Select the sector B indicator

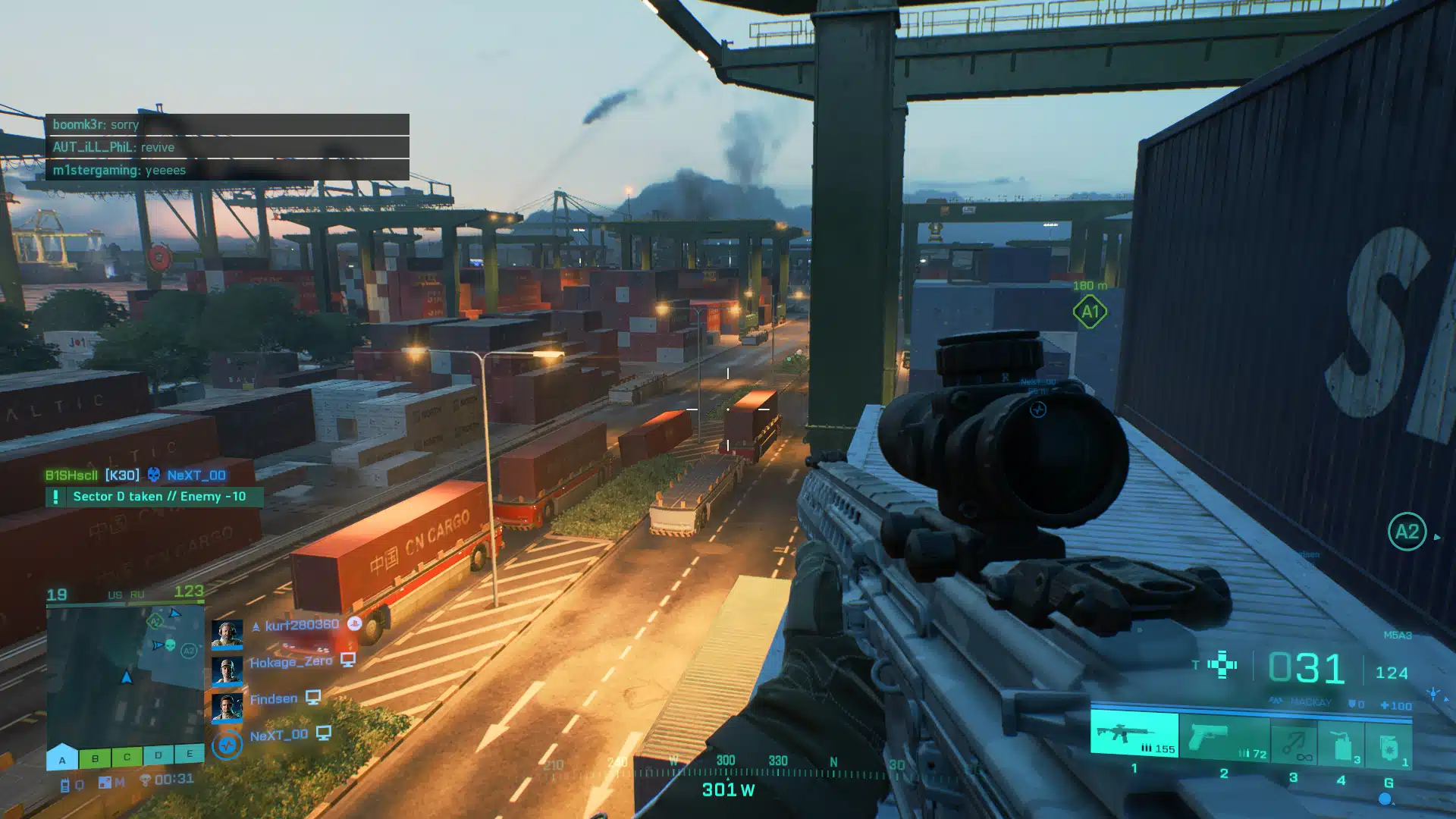[x=95, y=757]
